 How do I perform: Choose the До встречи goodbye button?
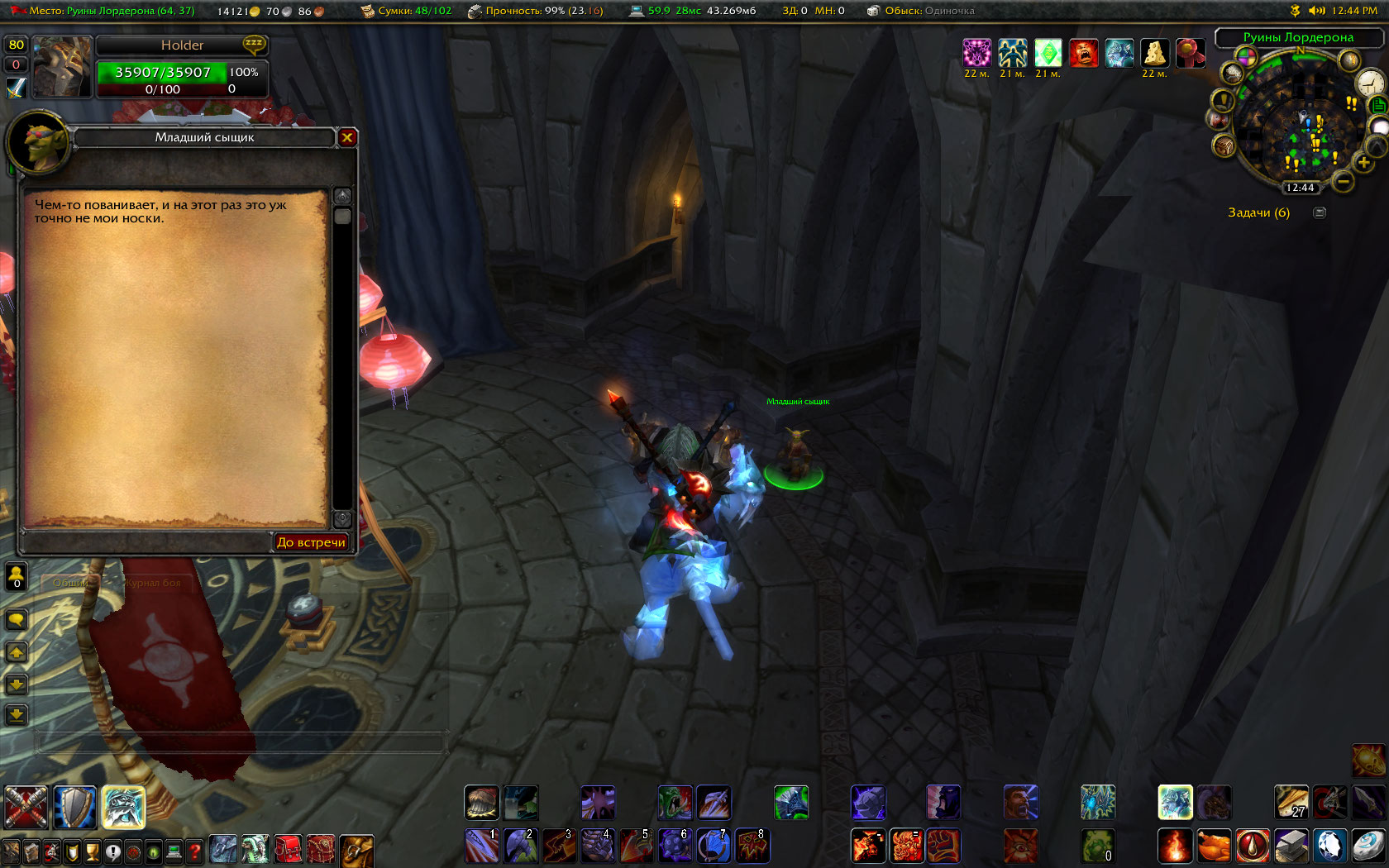click(311, 542)
